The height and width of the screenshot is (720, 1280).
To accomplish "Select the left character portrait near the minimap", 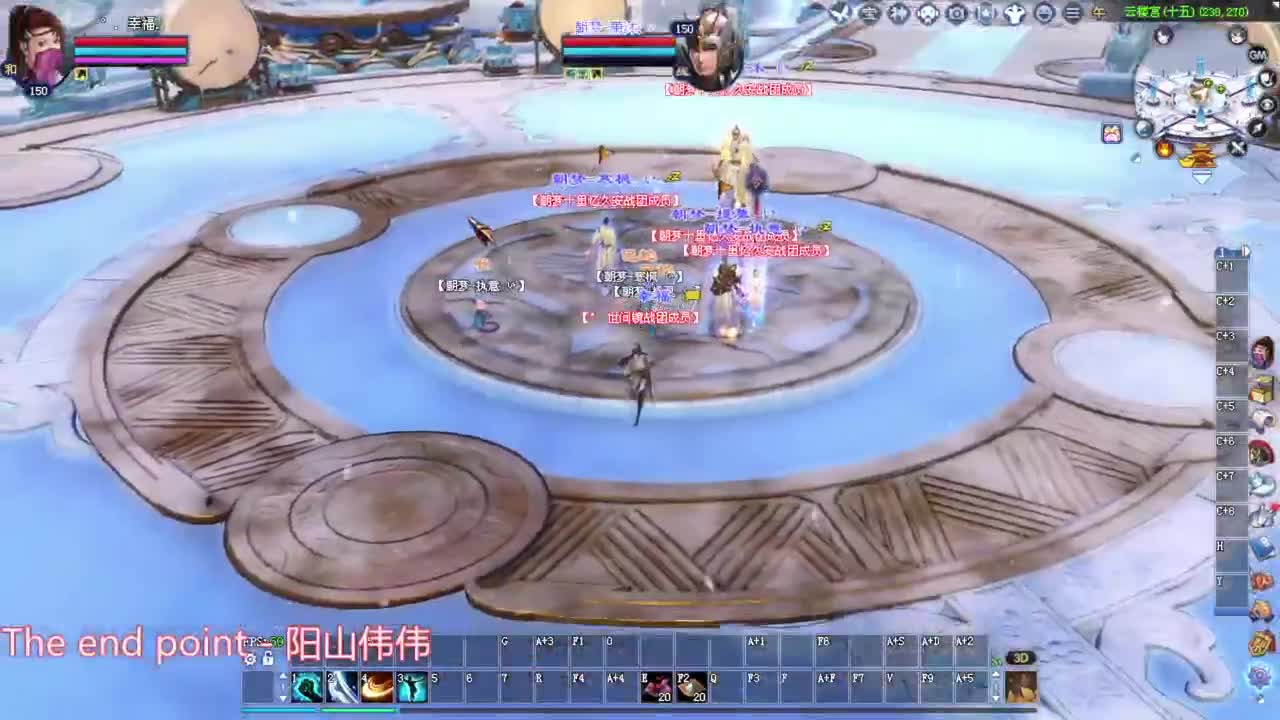I will [x=1164, y=36].
